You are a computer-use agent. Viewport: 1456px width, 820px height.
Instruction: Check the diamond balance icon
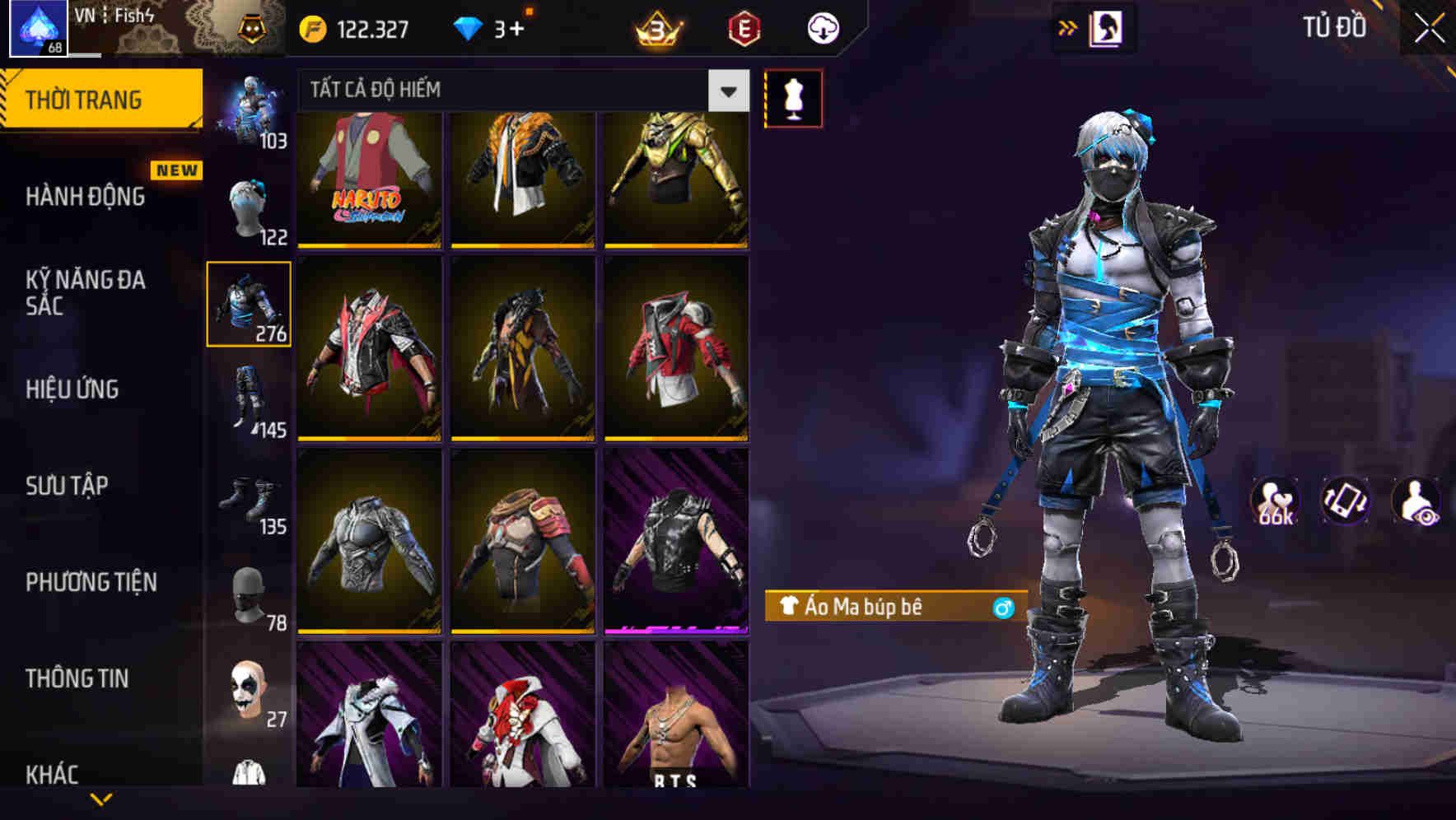[x=469, y=26]
